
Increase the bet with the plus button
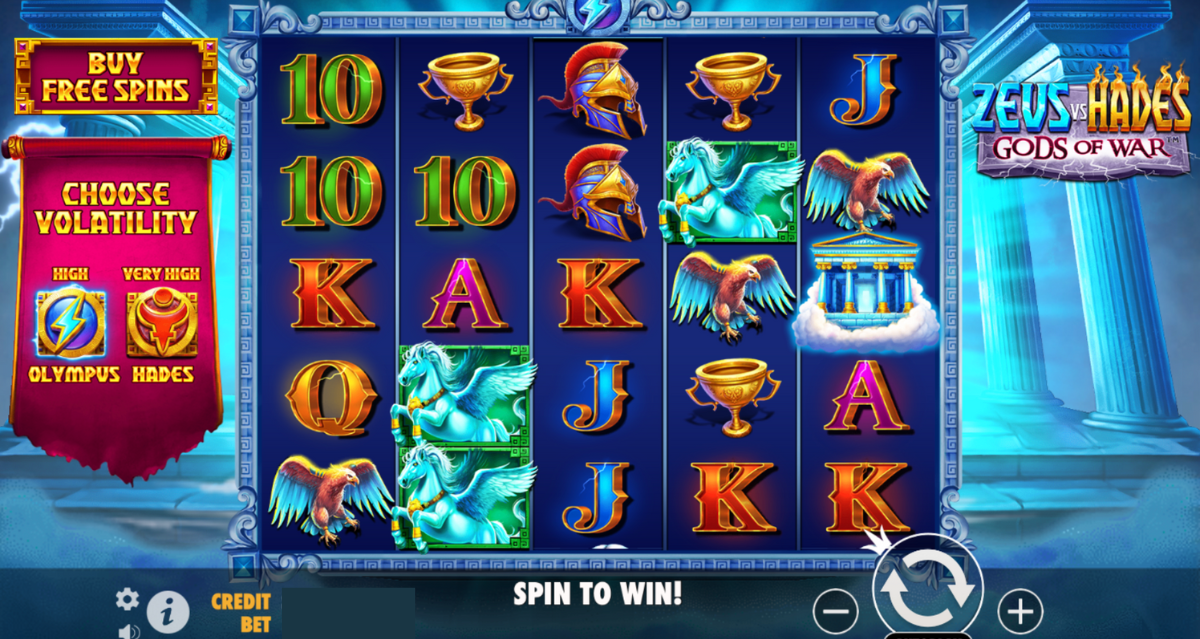(1020, 609)
